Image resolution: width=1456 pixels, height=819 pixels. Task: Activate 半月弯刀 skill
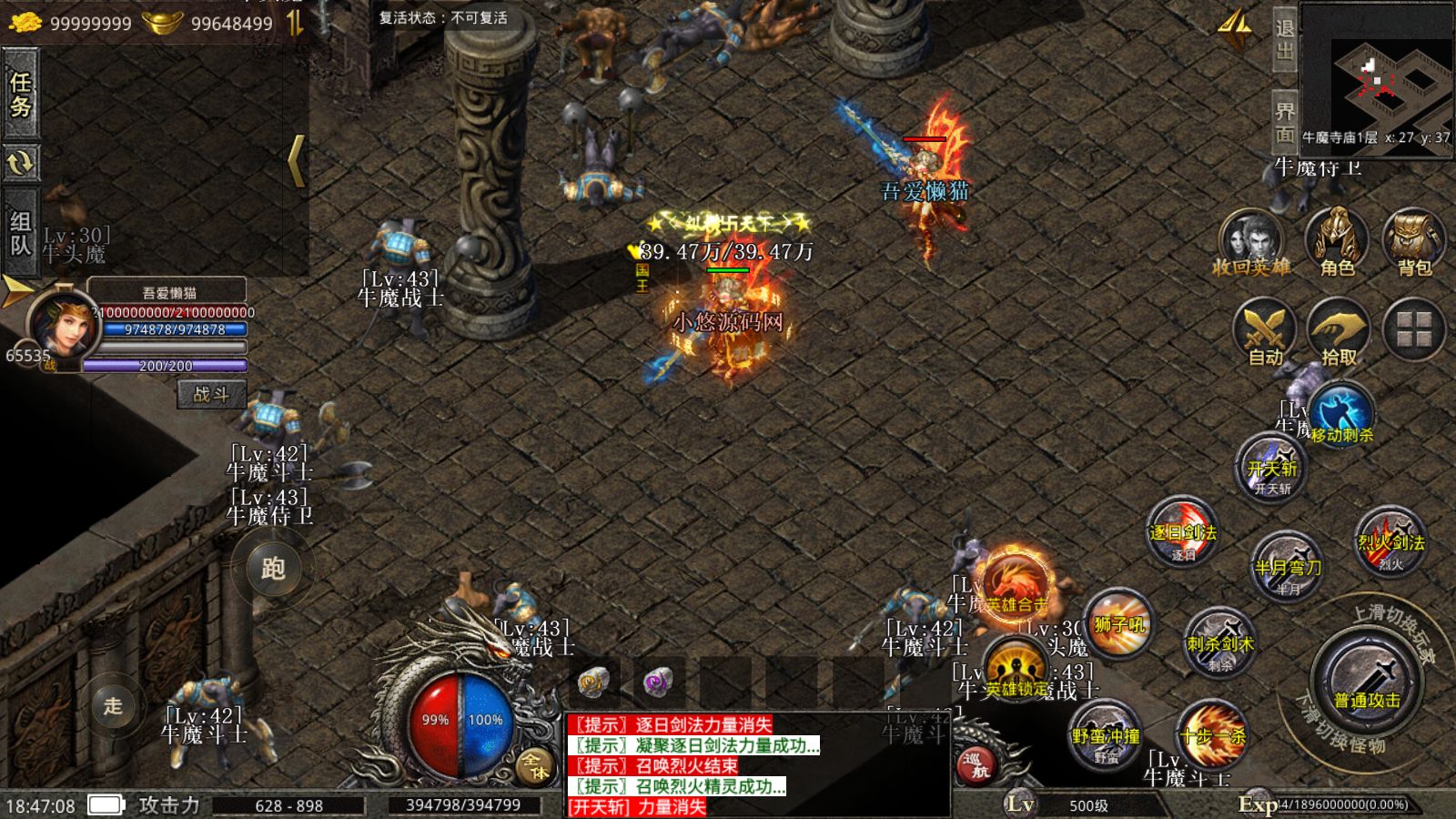tap(1287, 566)
